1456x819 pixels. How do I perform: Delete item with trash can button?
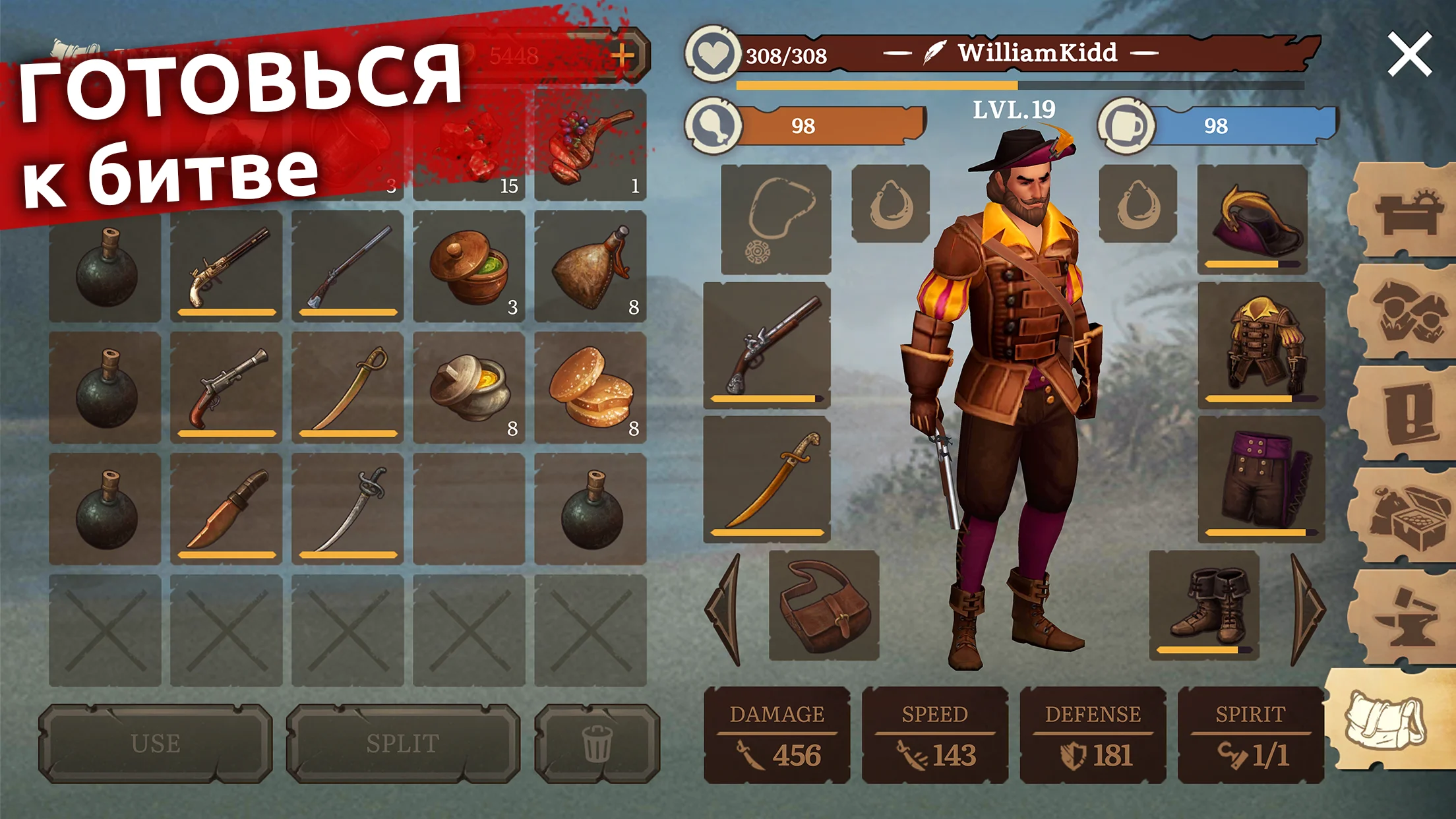597,743
